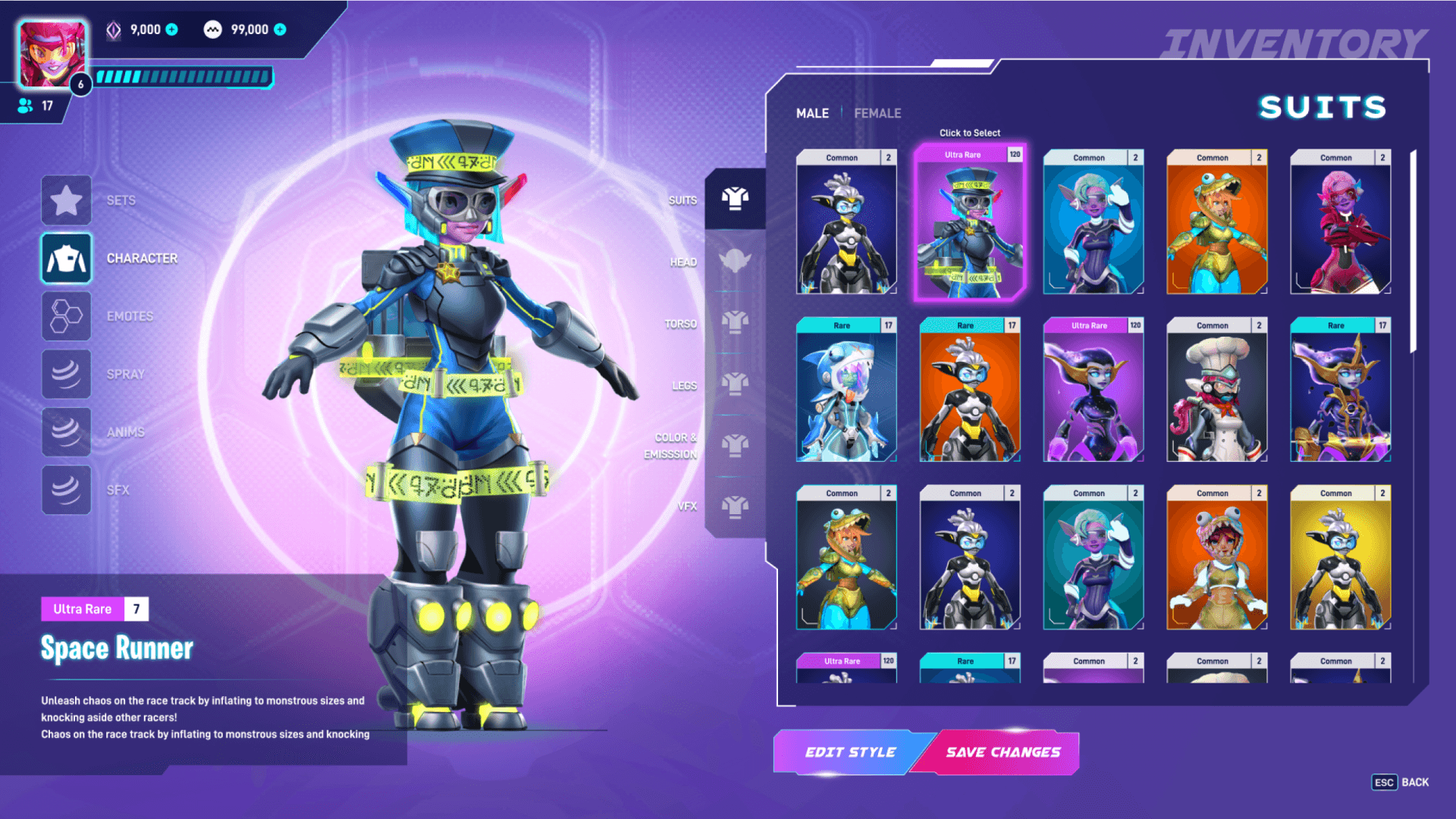Switch to the FEMALE tab
The height and width of the screenshot is (819, 1456).
coord(877,112)
